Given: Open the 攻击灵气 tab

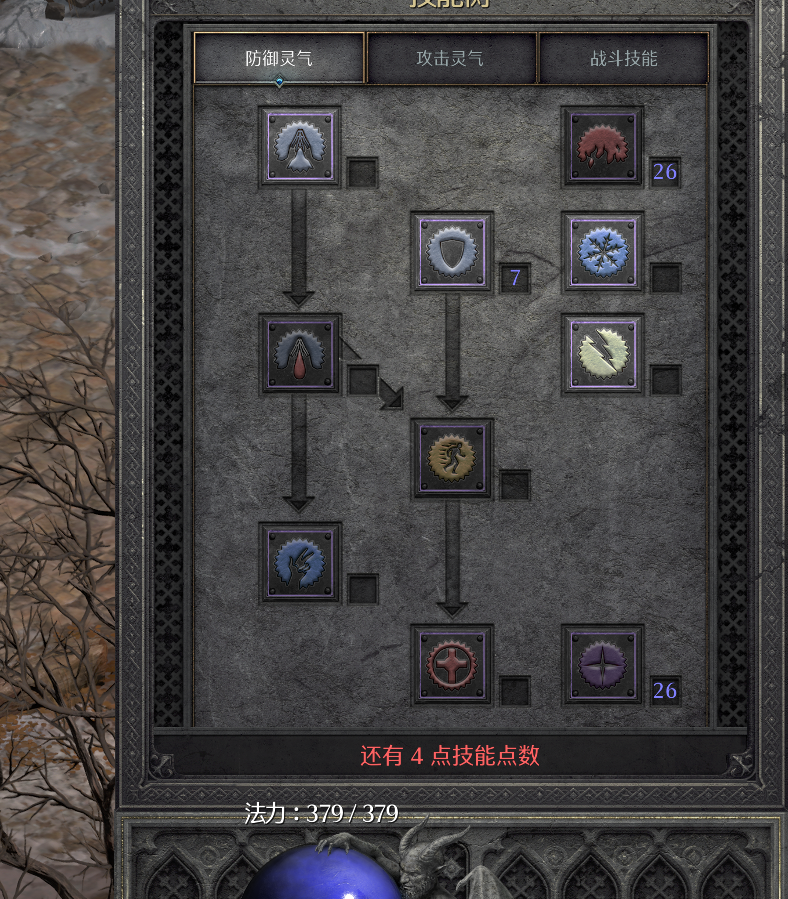Looking at the screenshot, I should (451, 58).
